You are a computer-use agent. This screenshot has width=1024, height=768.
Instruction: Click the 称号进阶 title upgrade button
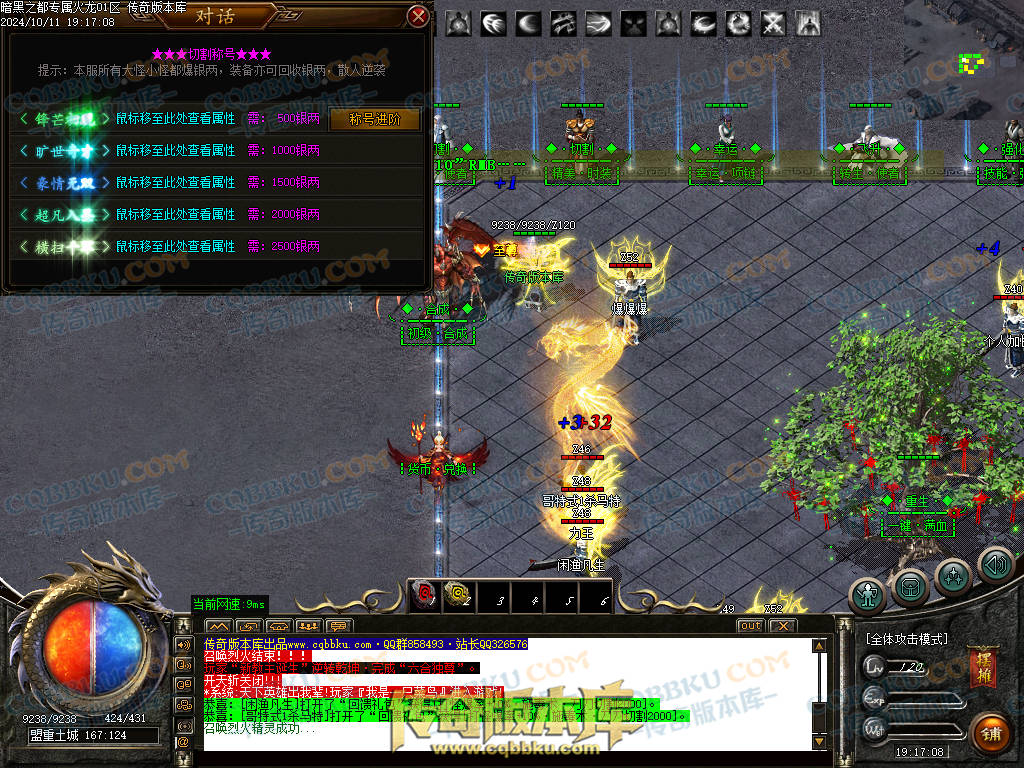pos(374,119)
